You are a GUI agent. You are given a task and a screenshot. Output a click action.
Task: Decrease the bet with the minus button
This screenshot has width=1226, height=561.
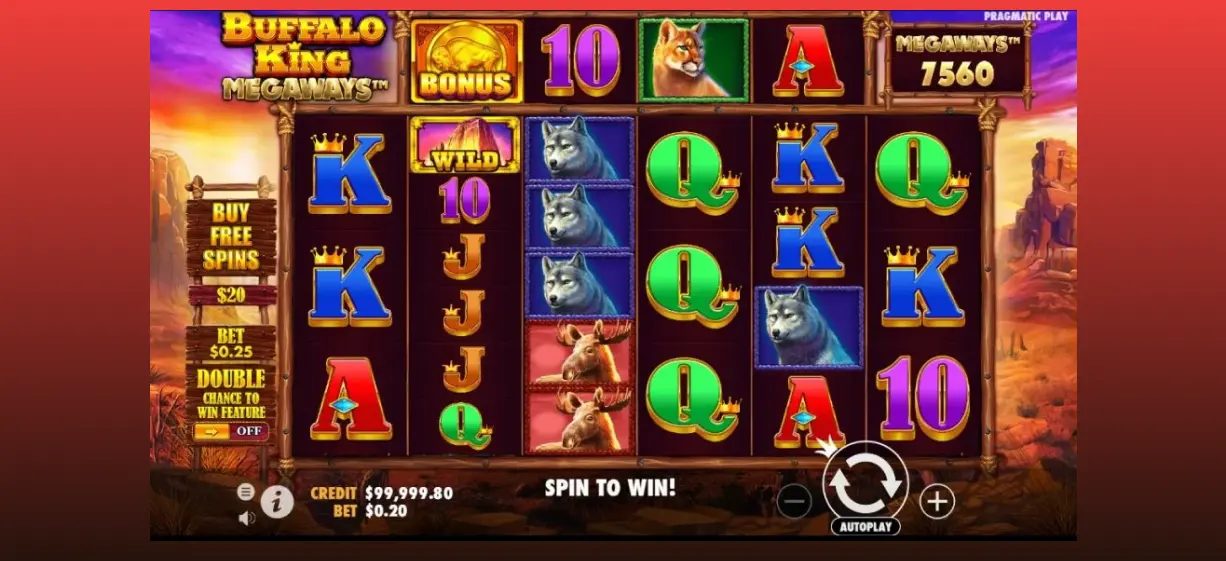coord(794,501)
